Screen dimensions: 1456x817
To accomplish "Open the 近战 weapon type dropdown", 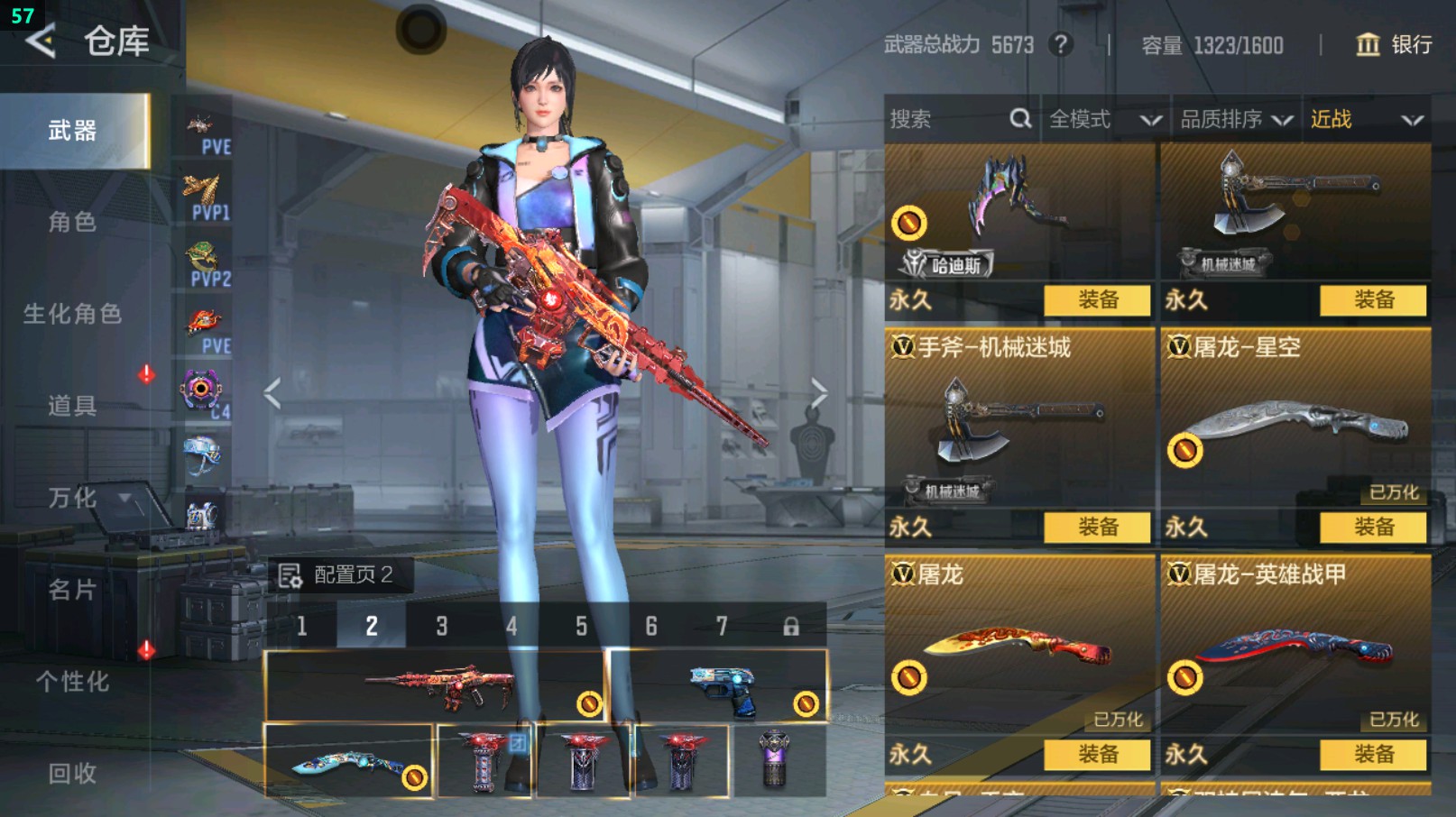I will [1366, 119].
